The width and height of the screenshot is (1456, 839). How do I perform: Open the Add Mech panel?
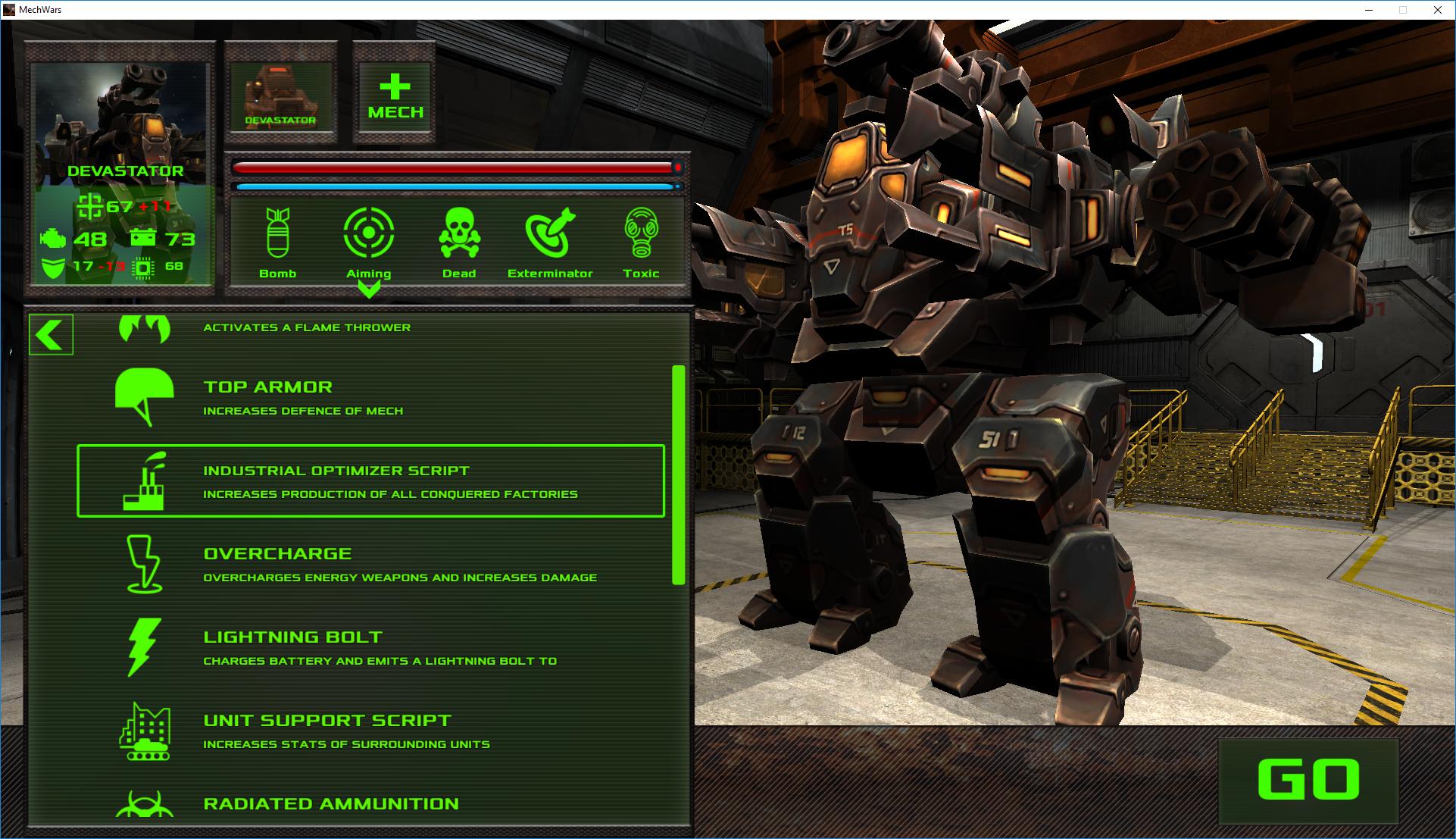coord(393,95)
